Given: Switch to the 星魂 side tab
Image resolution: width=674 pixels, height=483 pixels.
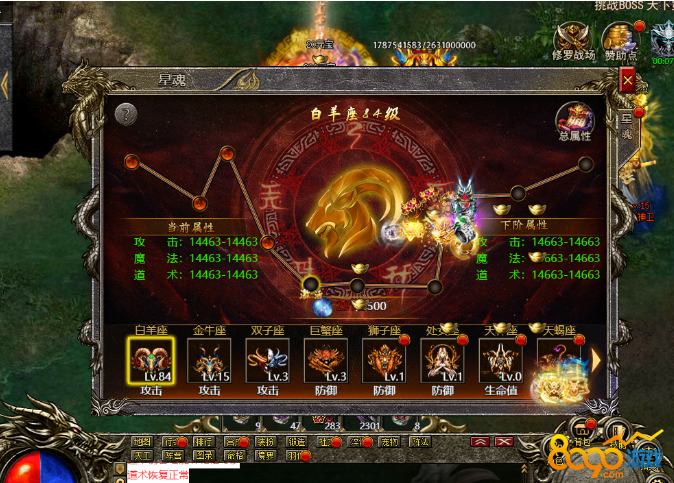Looking at the screenshot, I should pos(628,125).
